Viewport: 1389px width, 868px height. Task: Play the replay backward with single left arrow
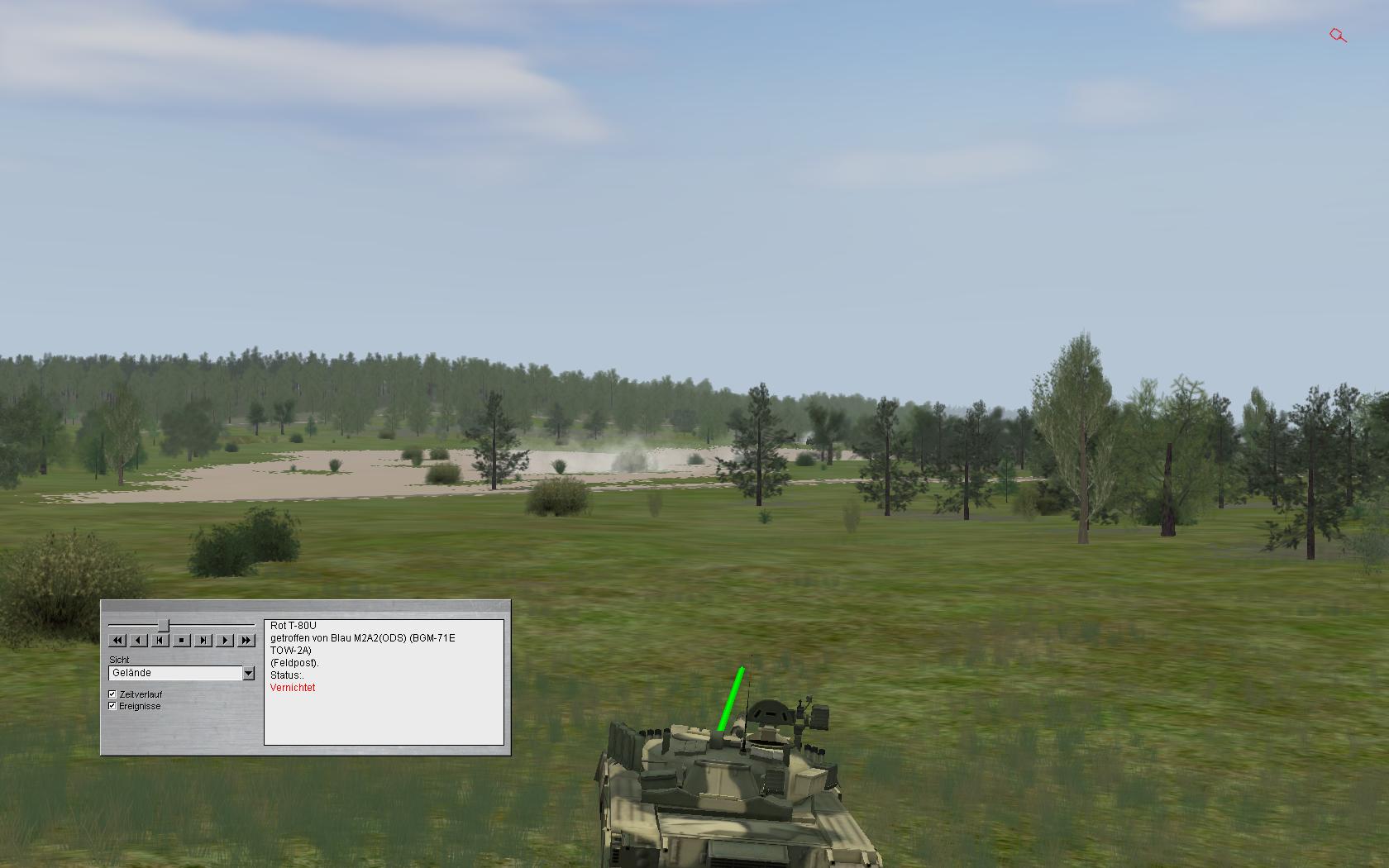139,640
